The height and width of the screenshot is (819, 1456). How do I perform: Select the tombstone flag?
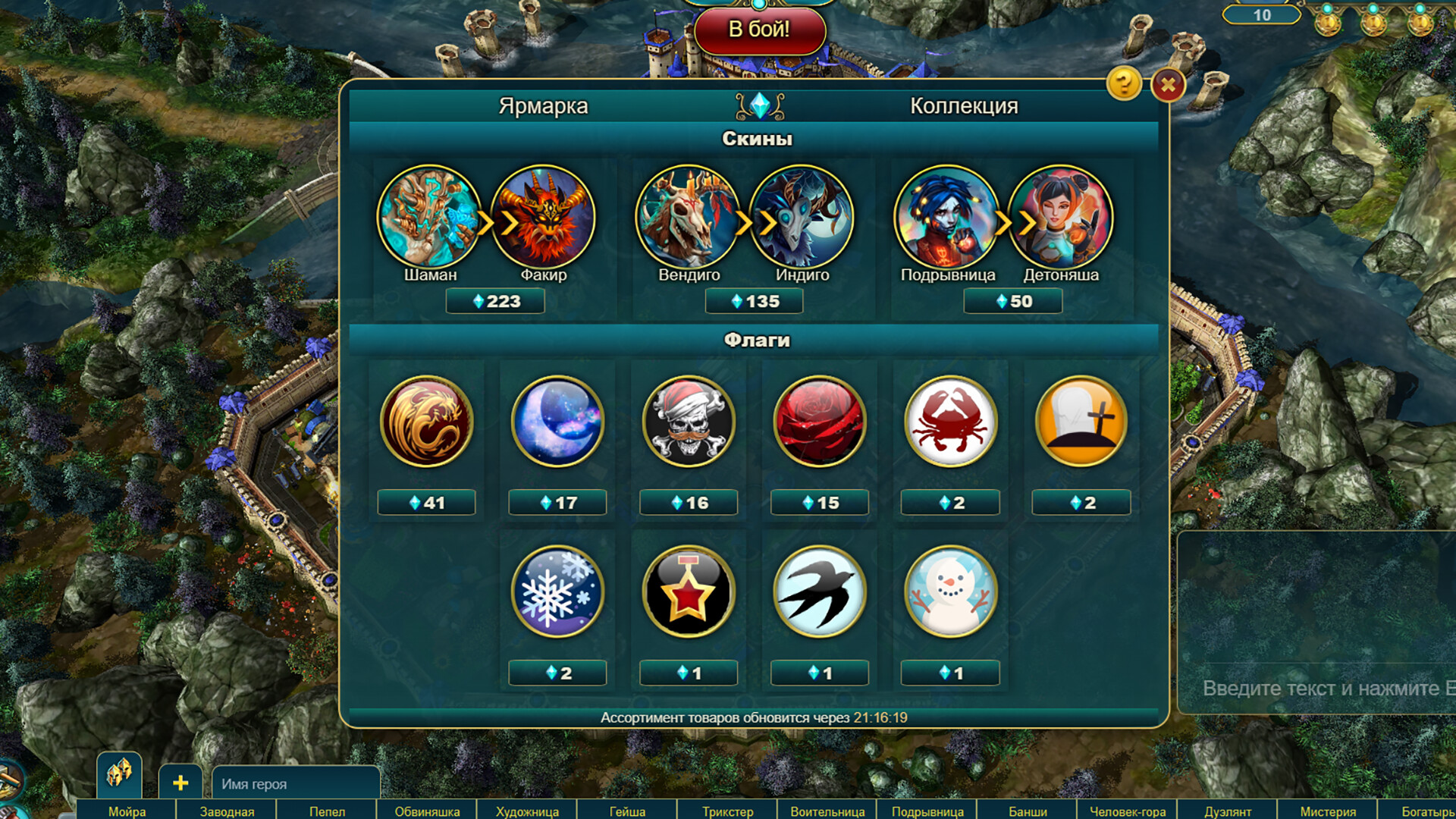[x=1082, y=423]
